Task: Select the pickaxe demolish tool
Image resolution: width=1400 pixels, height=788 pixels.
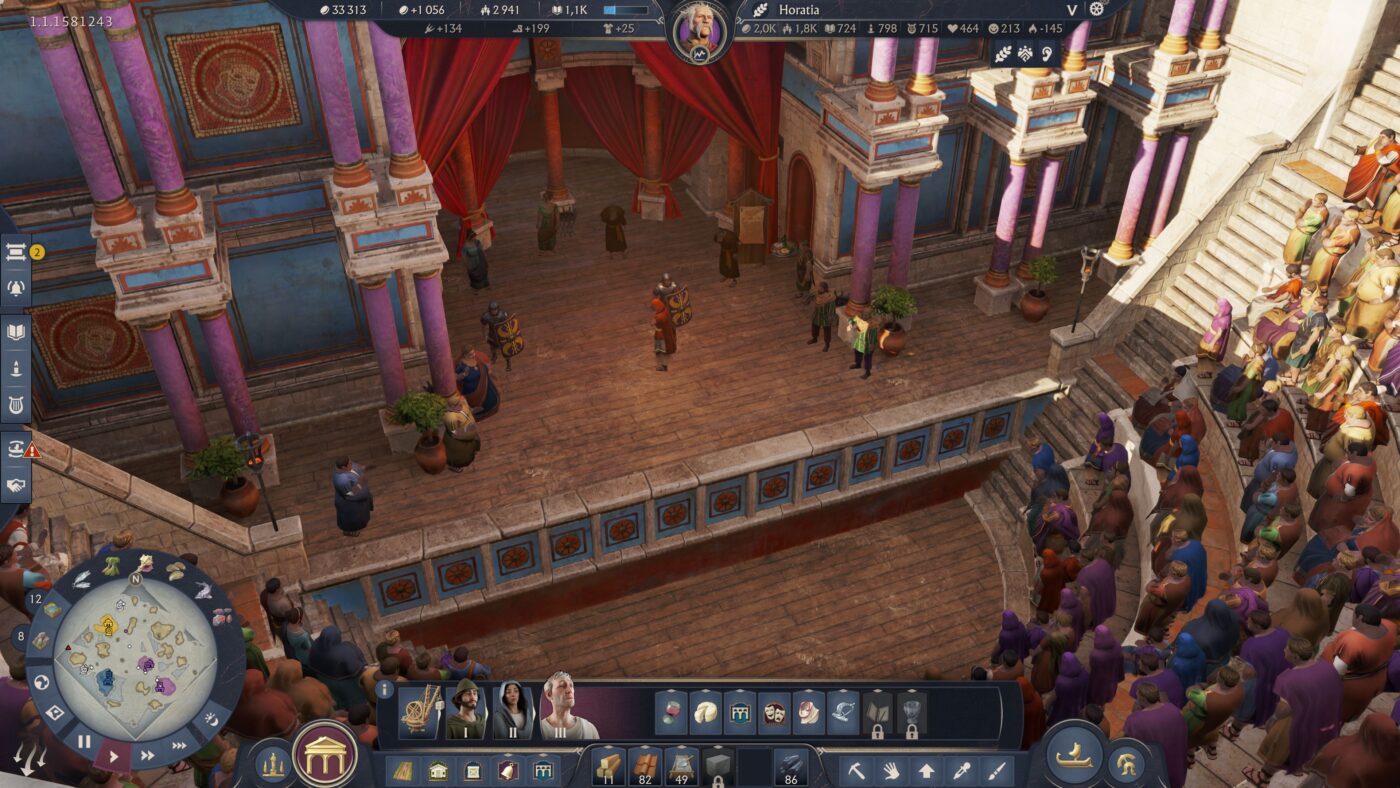Action: click(x=857, y=771)
